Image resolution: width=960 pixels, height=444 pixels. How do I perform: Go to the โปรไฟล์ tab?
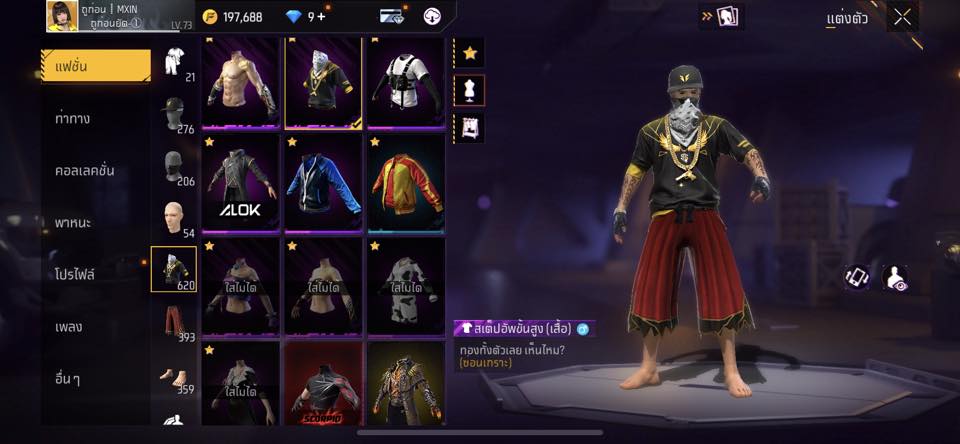(76, 274)
